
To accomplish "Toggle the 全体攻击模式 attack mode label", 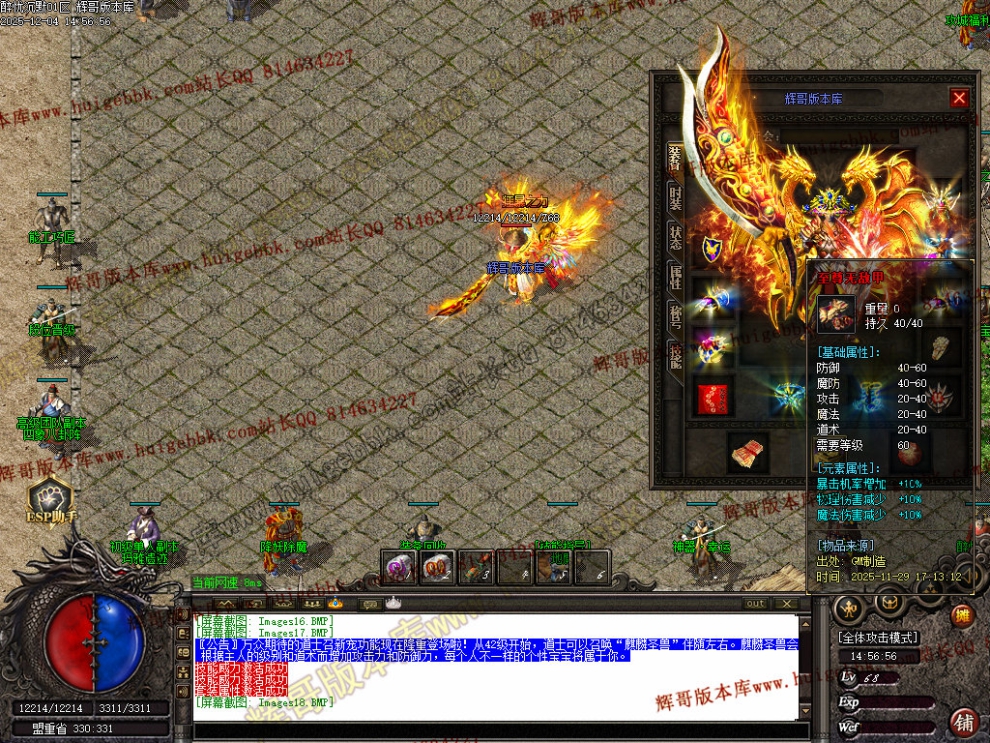I will (878, 637).
